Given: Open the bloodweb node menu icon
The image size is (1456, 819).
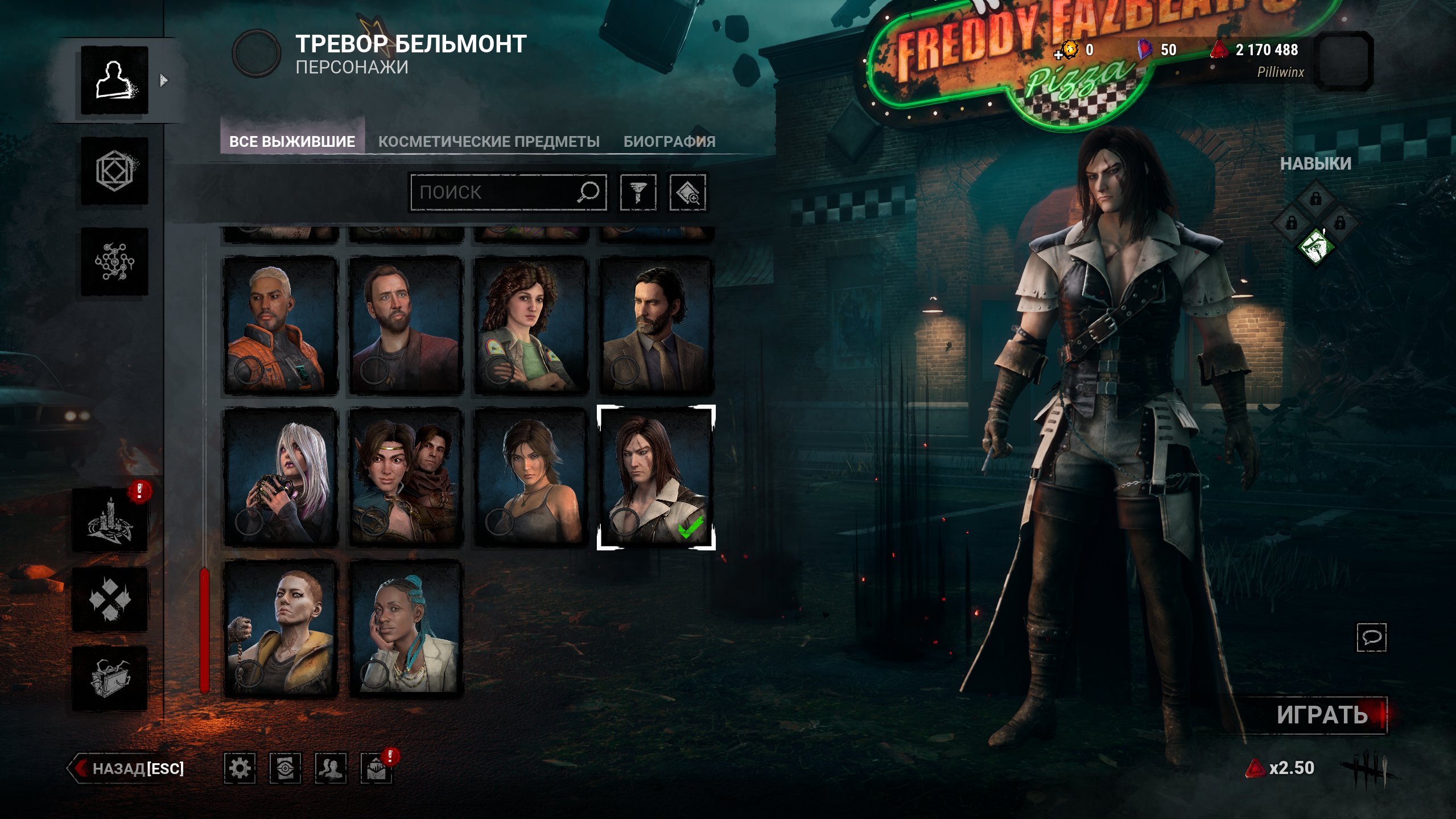Looking at the screenshot, I should tap(114, 262).
